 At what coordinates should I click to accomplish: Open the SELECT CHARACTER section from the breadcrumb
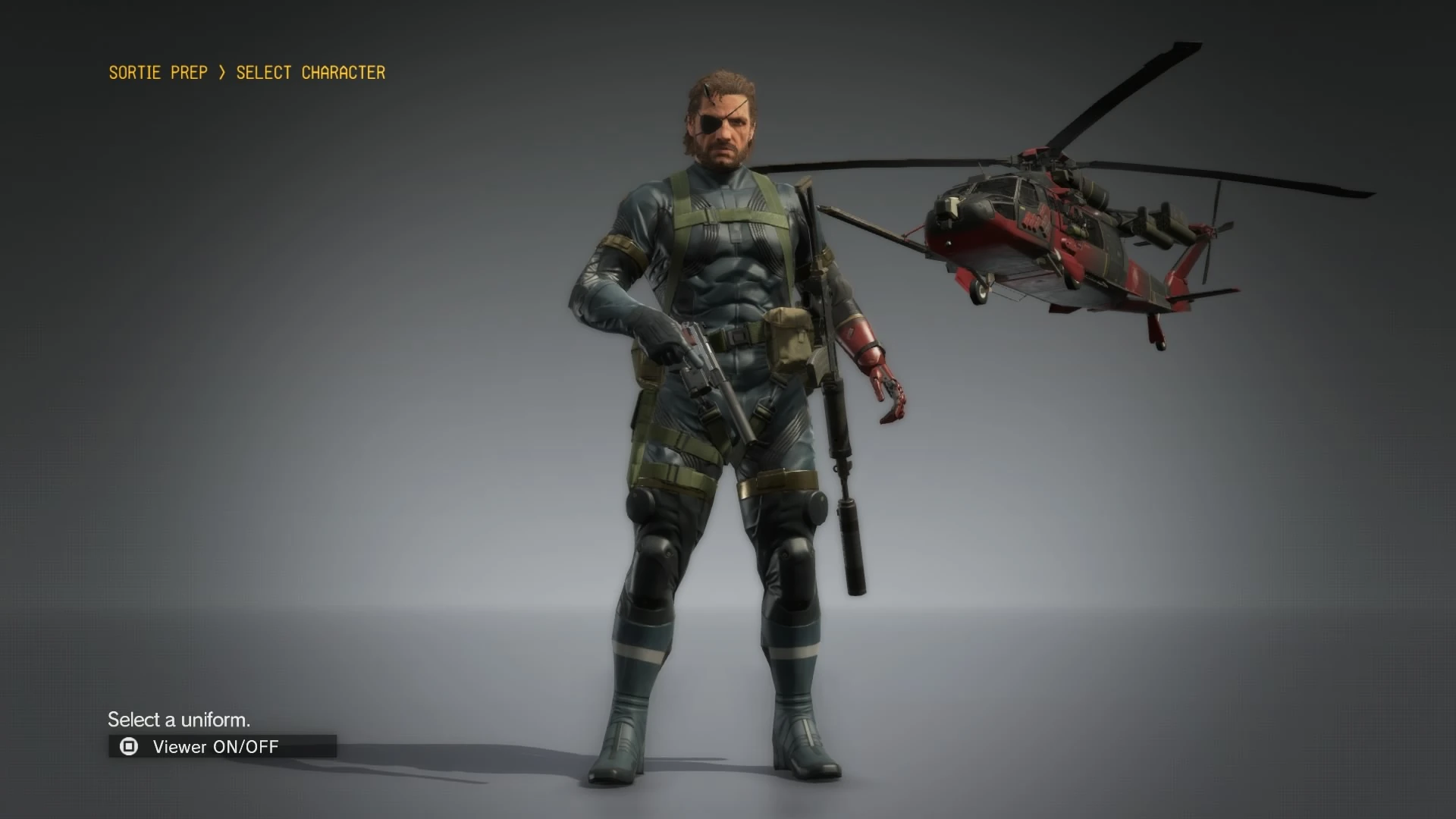pos(309,72)
